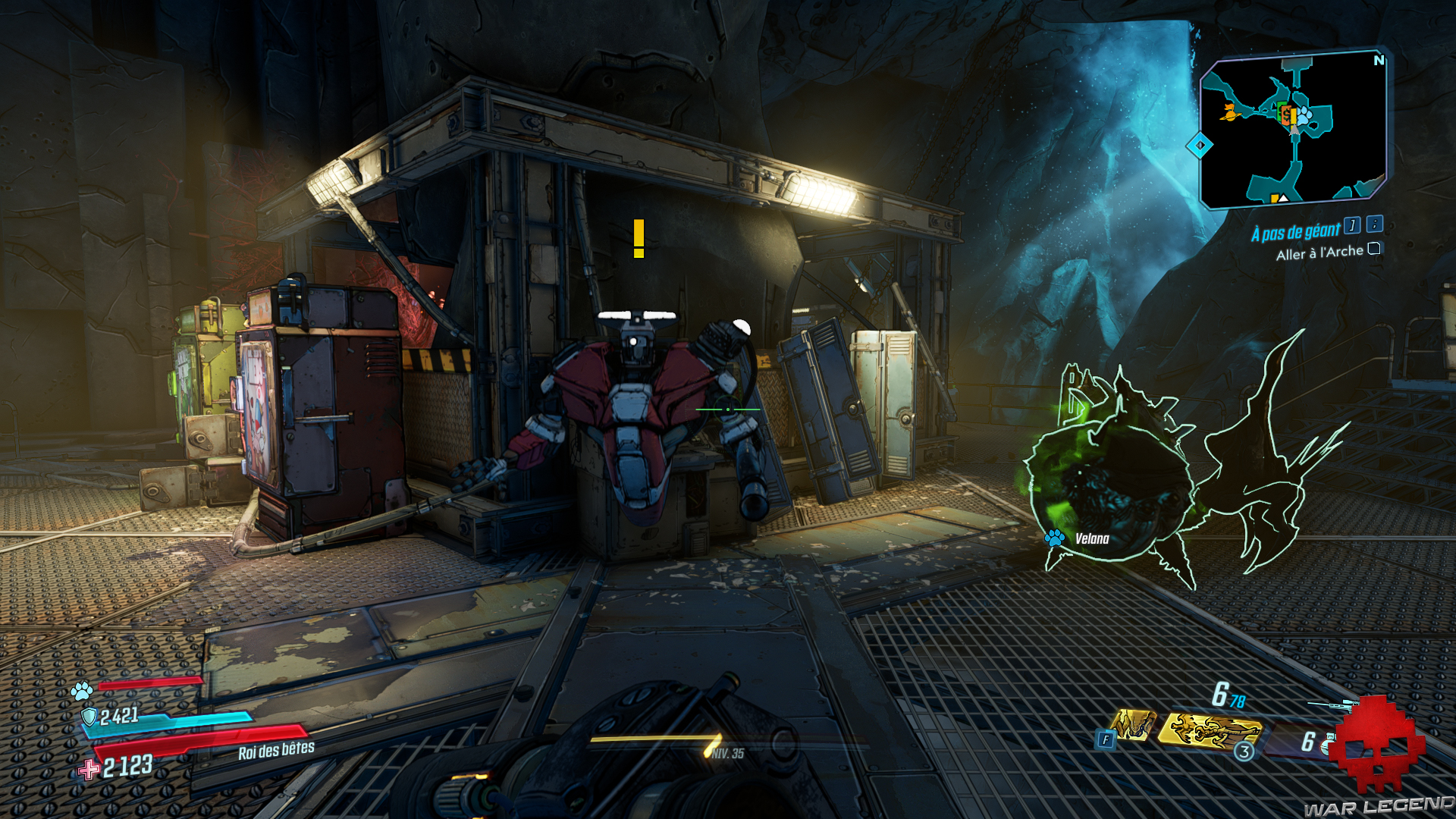This screenshot has width=1456, height=819.
Task: Tick the "Aller à l'Arche" objective checkbox
Action: pyautogui.click(x=1374, y=249)
